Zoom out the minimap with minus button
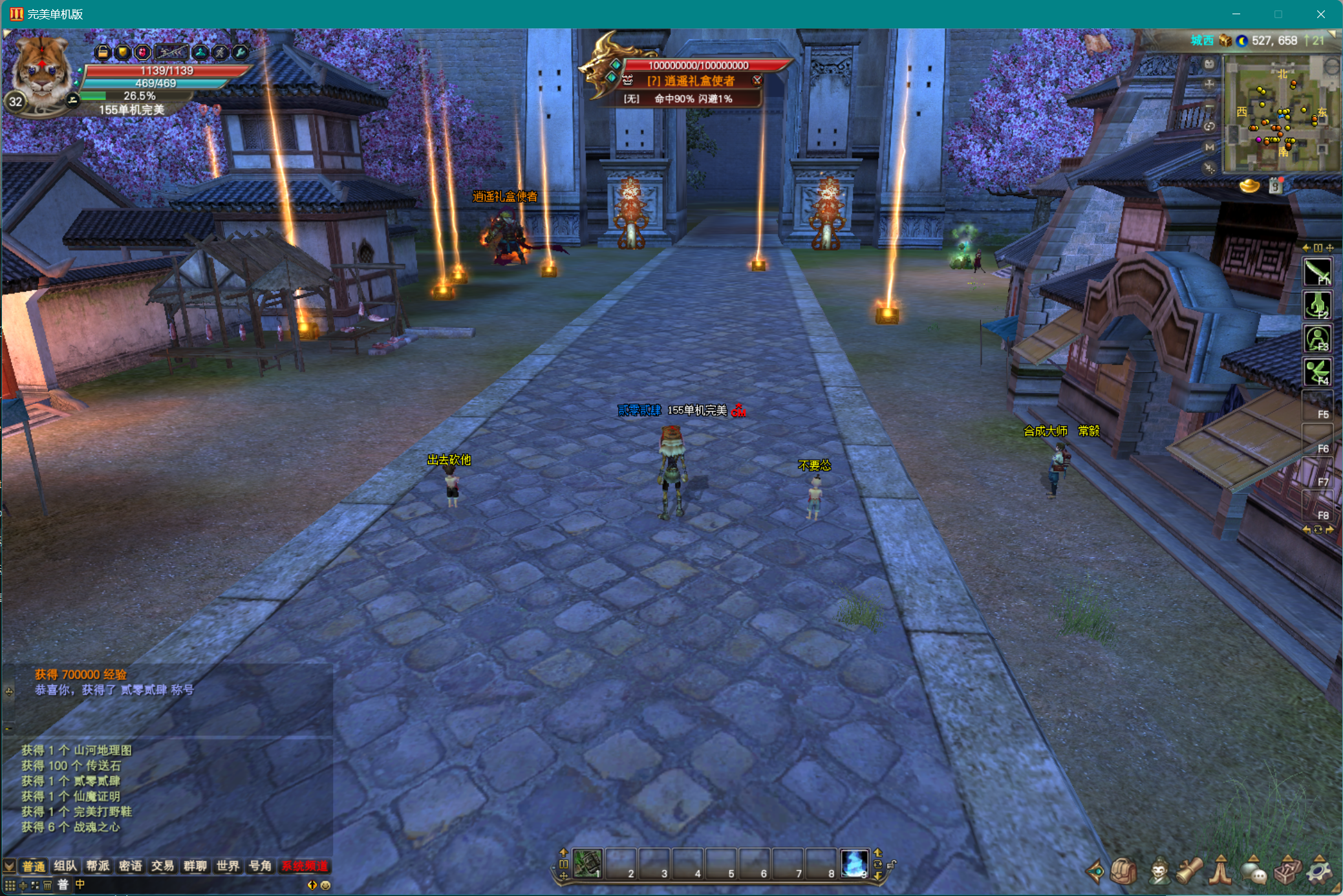The width and height of the screenshot is (1343, 896). [1209, 105]
